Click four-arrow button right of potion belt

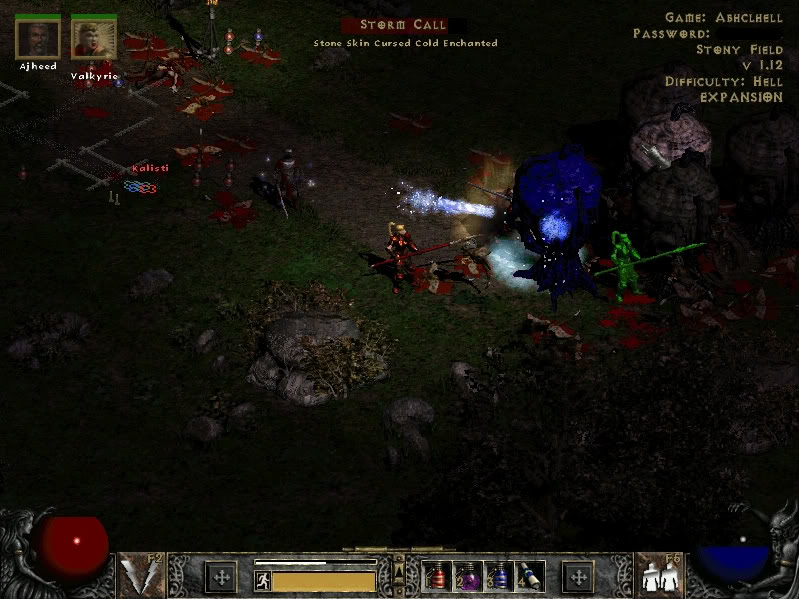[578, 577]
